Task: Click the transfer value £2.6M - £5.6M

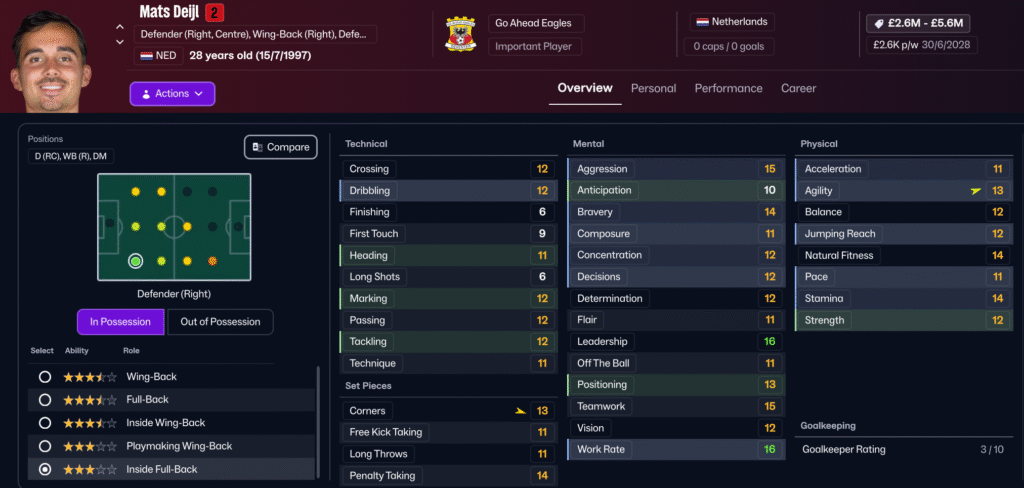Action: point(919,23)
